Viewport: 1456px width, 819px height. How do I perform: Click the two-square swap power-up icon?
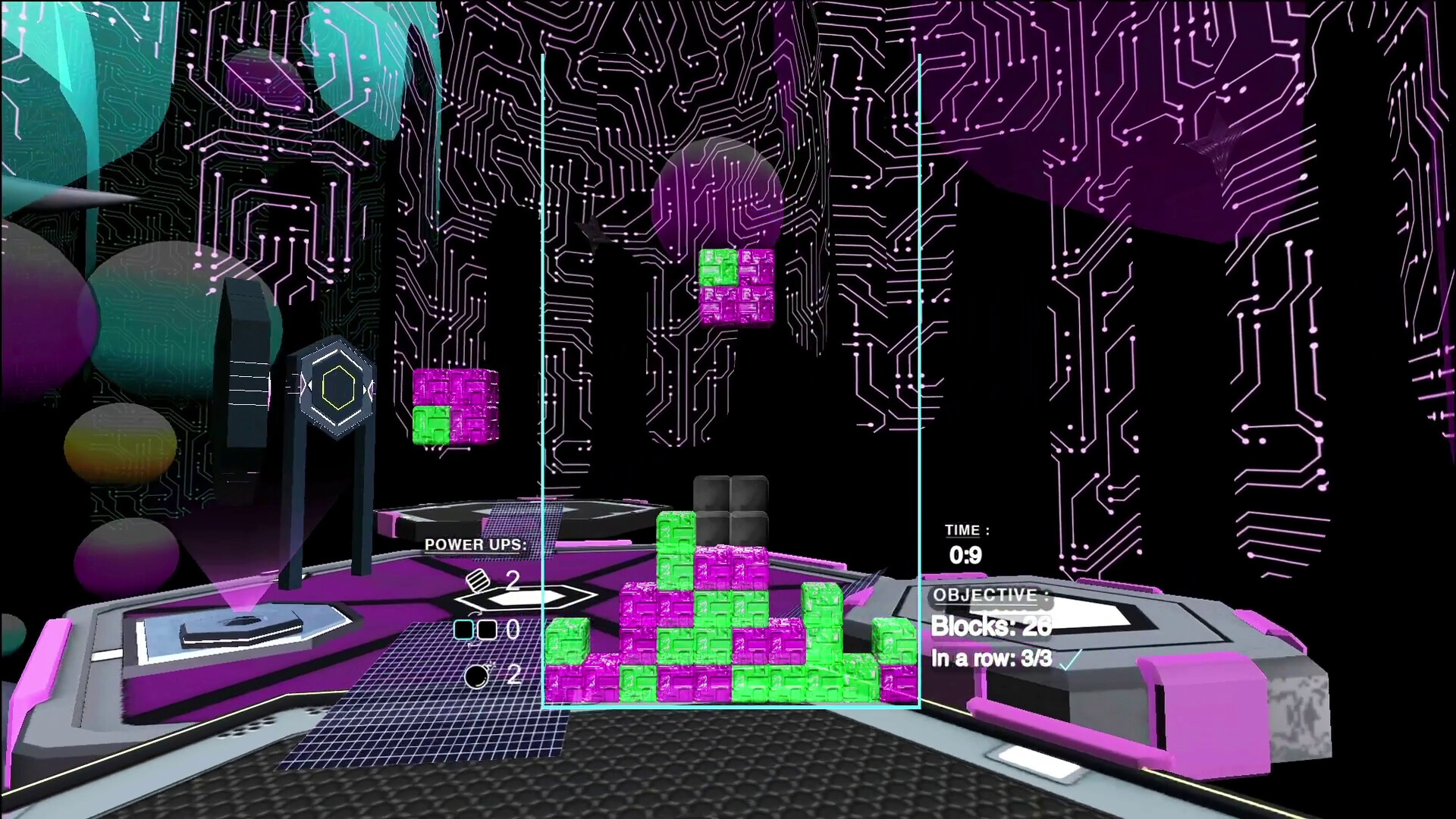(x=475, y=629)
